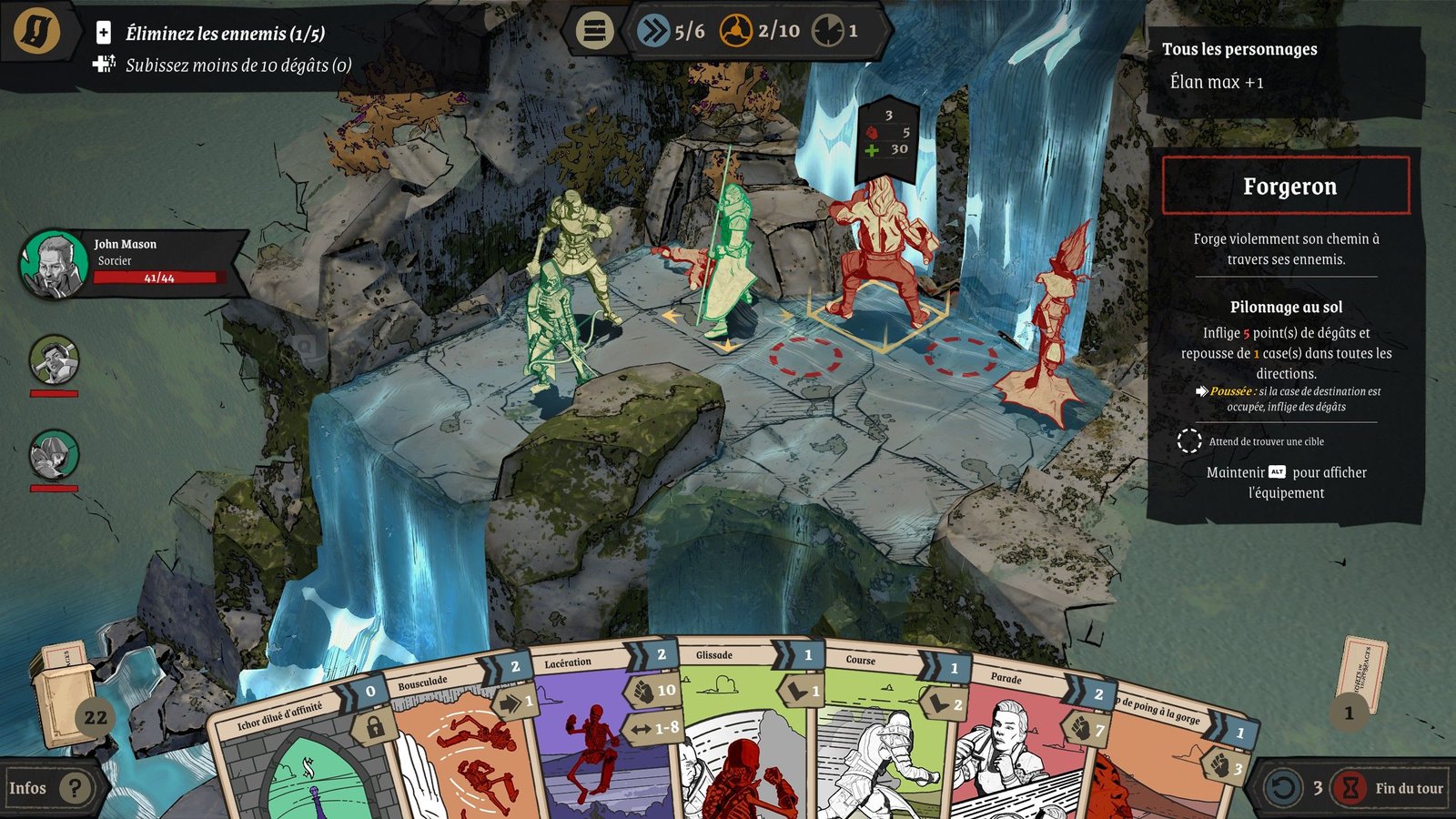Play the Coup de poing à la gorge card

(1165, 764)
